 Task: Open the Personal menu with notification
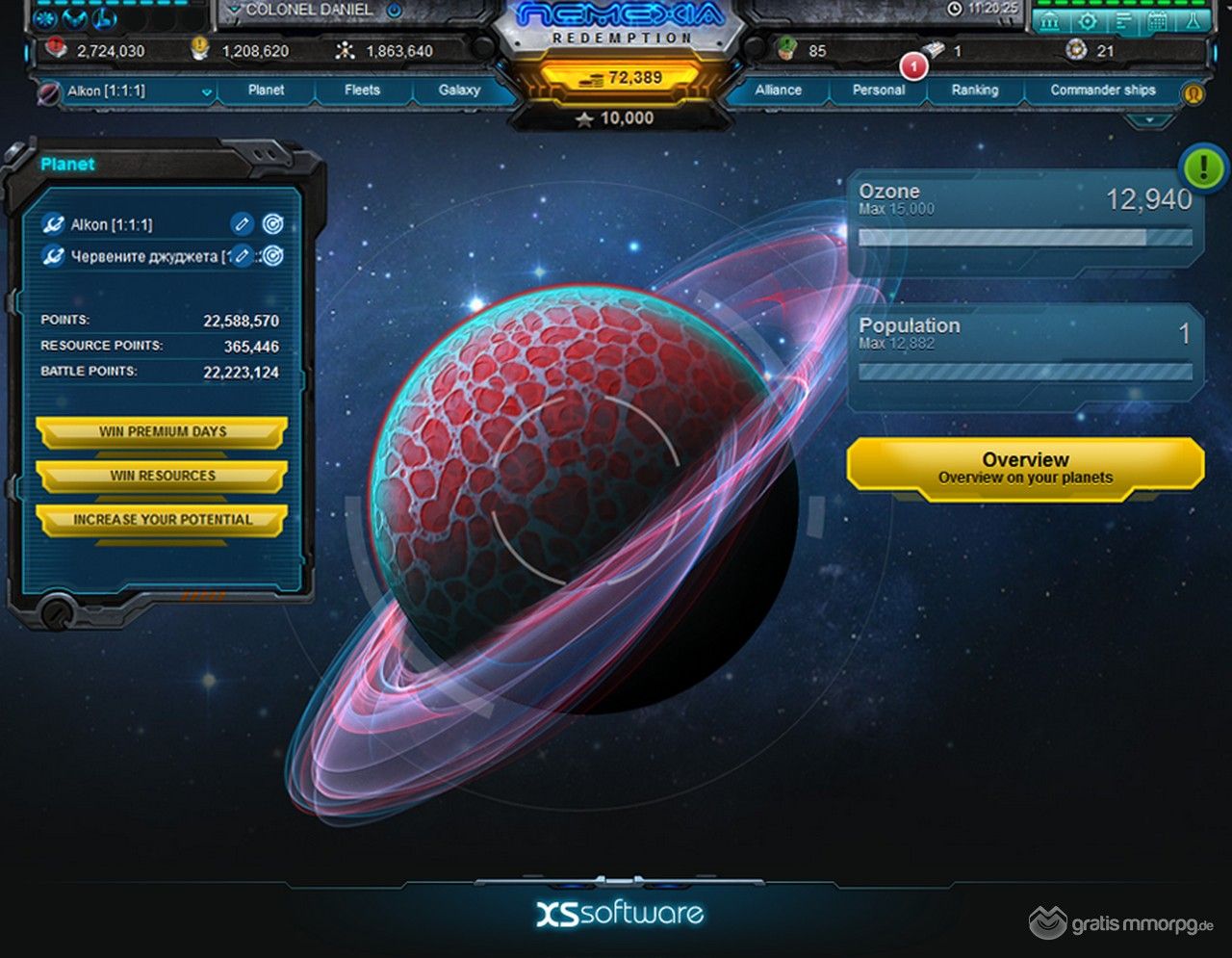[x=878, y=90]
